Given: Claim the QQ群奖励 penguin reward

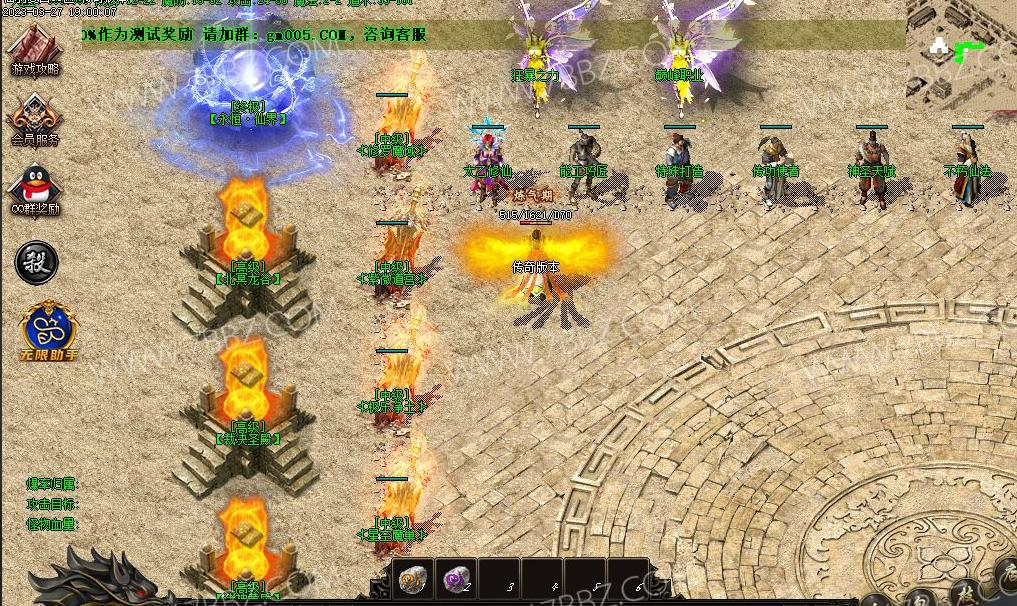Looking at the screenshot, I should click(35, 188).
